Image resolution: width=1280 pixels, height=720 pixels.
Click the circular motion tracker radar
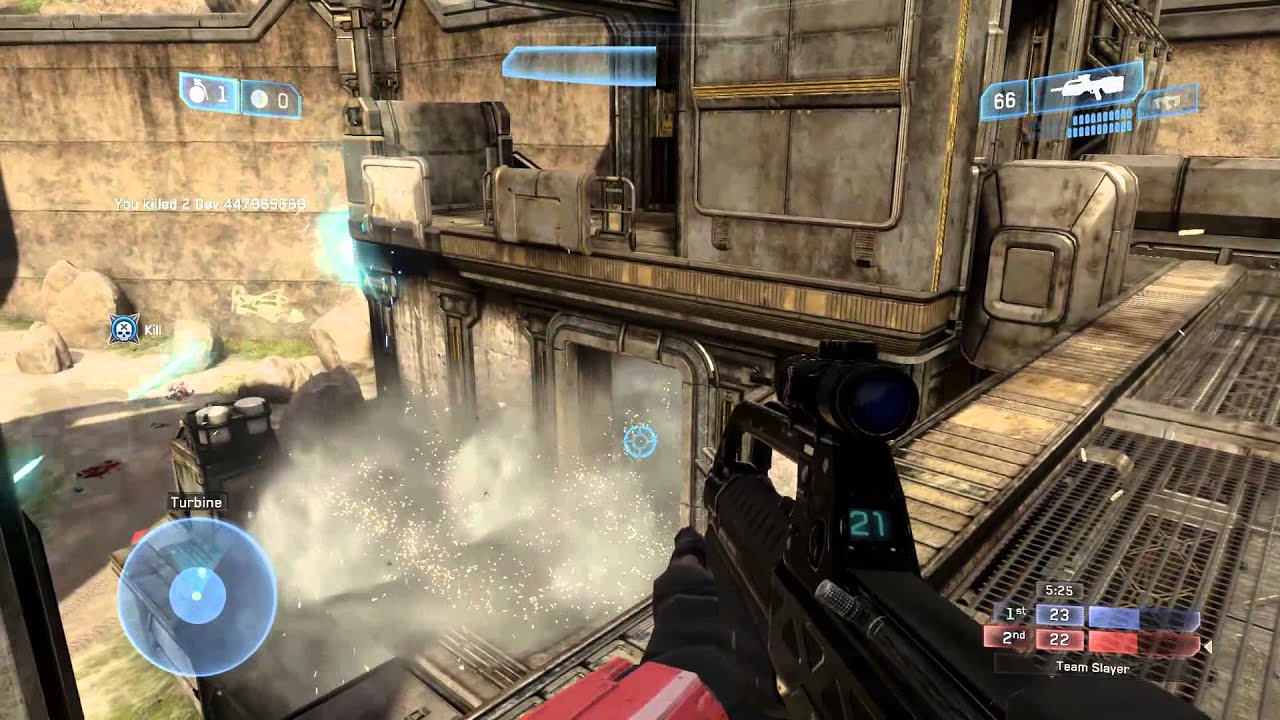[196, 595]
